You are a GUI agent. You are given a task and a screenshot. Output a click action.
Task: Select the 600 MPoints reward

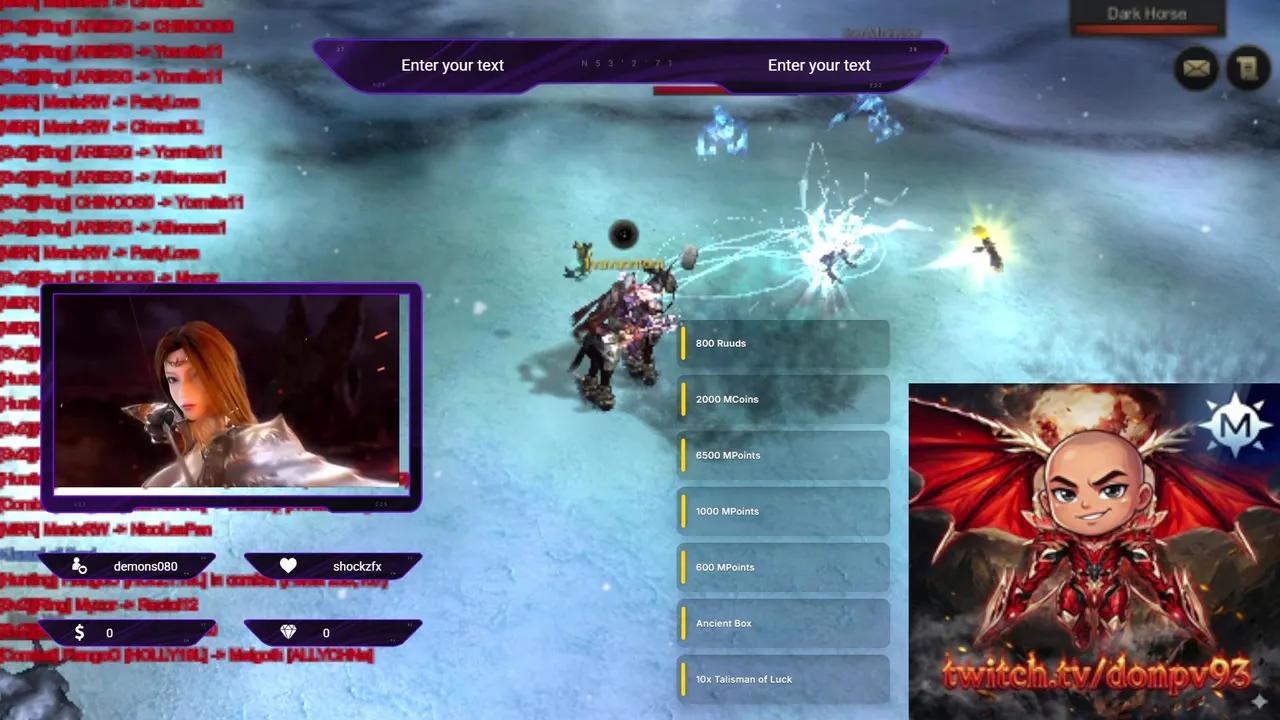[783, 567]
